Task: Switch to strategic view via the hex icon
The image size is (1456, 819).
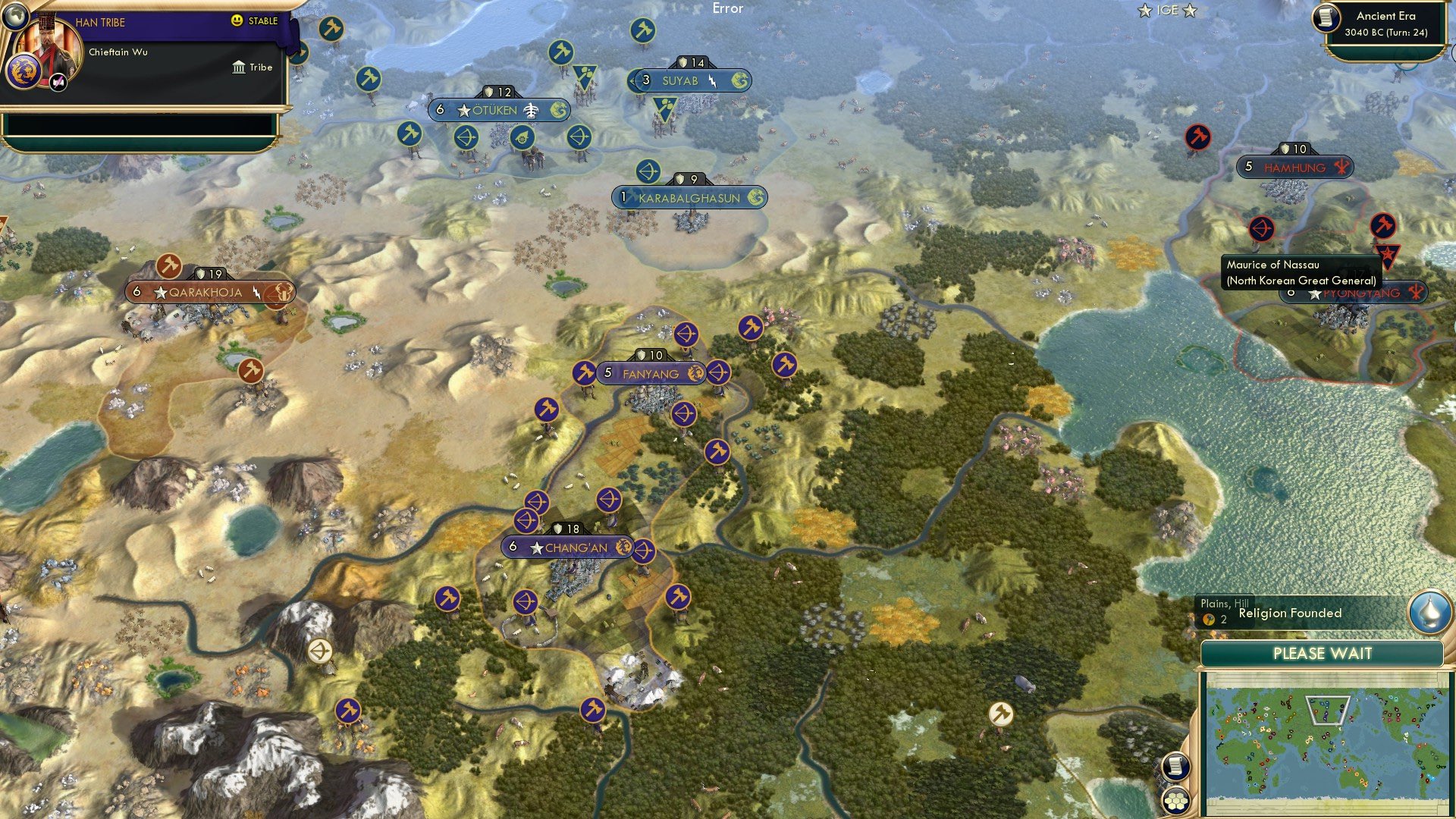Action: [1175, 801]
